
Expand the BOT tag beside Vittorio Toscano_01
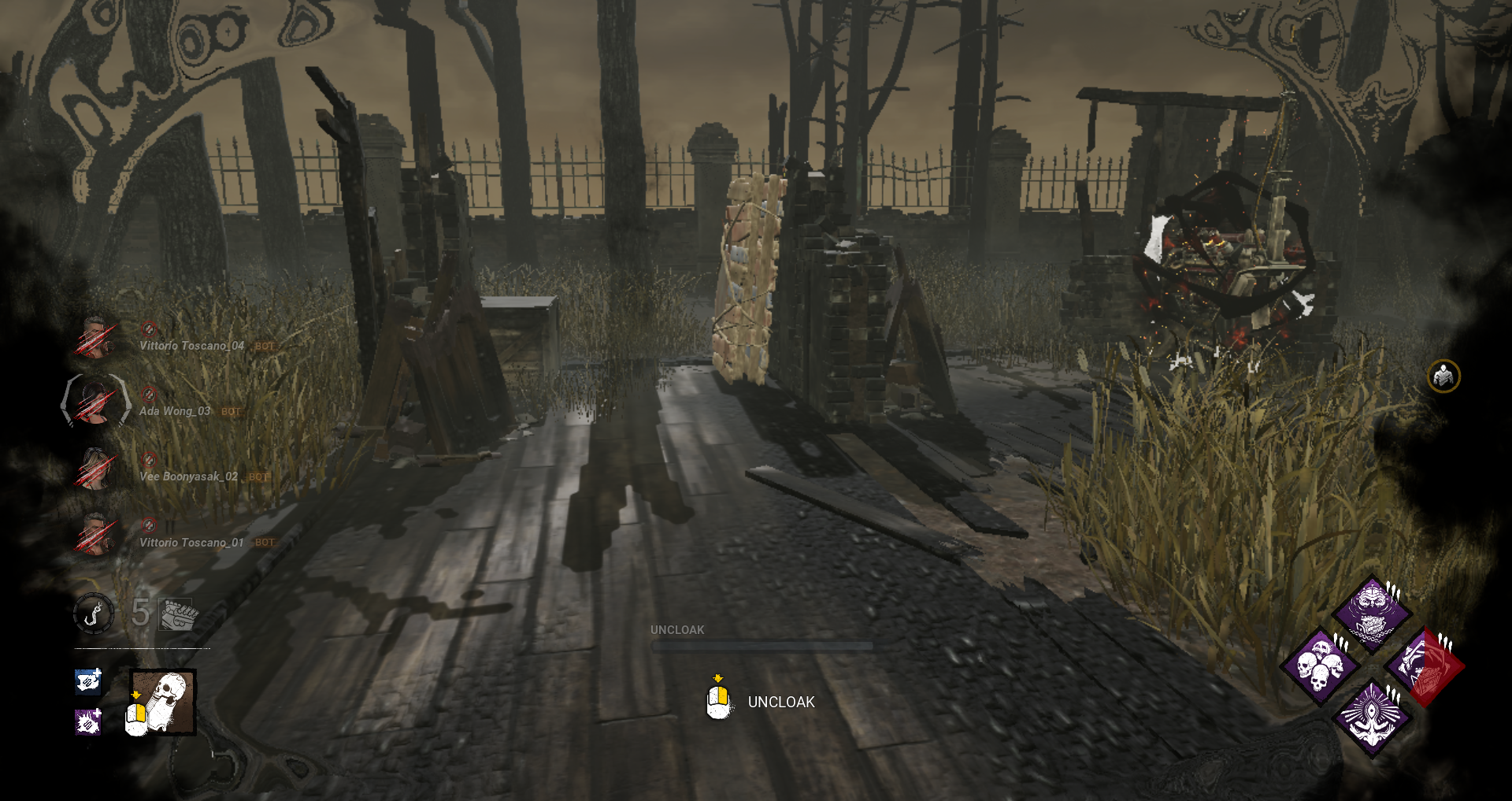(264, 543)
